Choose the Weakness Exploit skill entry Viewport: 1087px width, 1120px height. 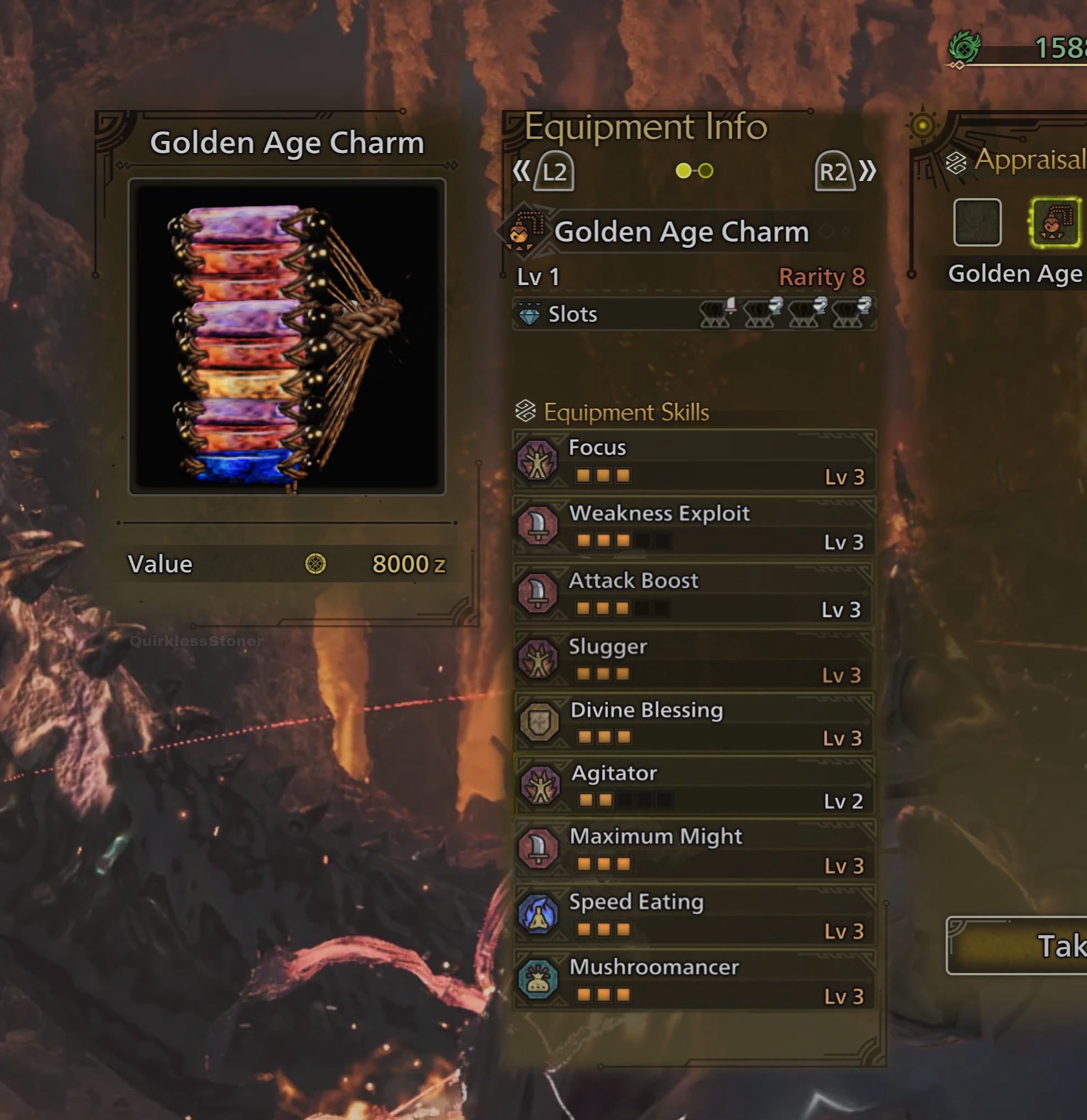(694, 526)
